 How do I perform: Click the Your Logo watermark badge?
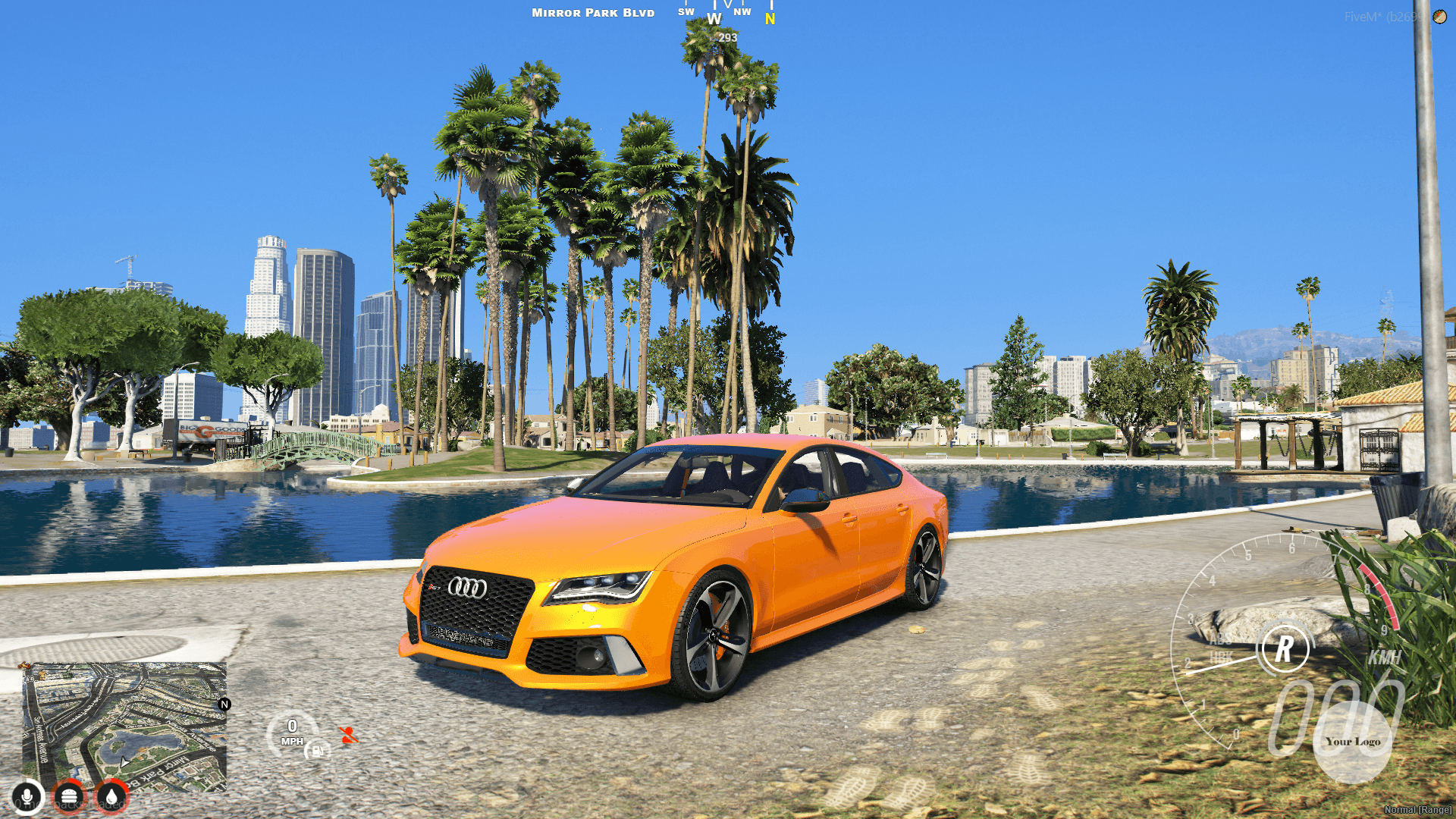[x=1354, y=740]
